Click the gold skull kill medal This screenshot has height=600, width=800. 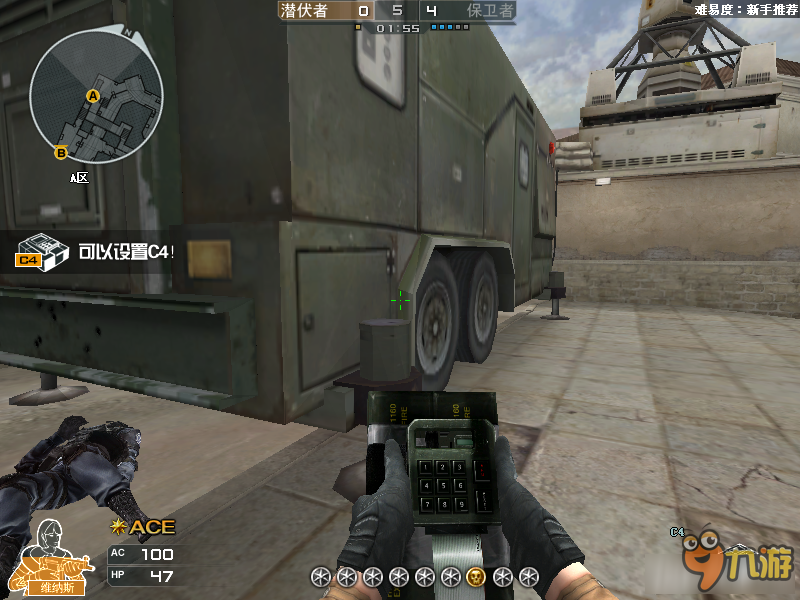click(476, 576)
